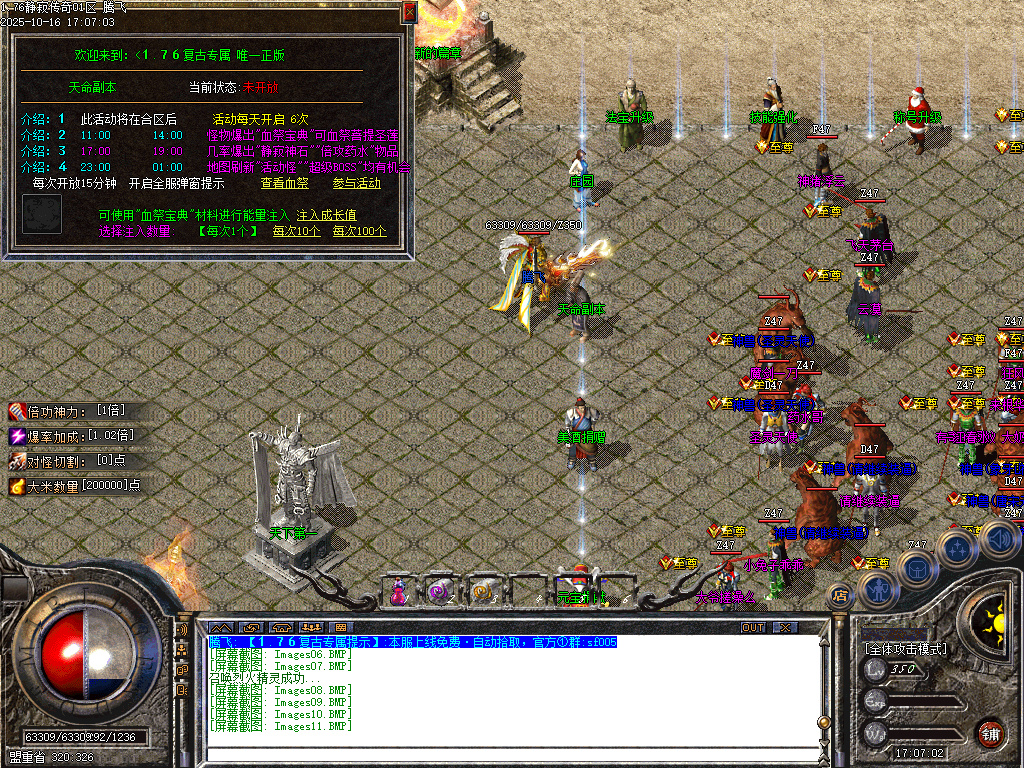This screenshot has height=768, width=1024.
Task: Join the event via 参与活动
Action: pyautogui.click(x=356, y=184)
